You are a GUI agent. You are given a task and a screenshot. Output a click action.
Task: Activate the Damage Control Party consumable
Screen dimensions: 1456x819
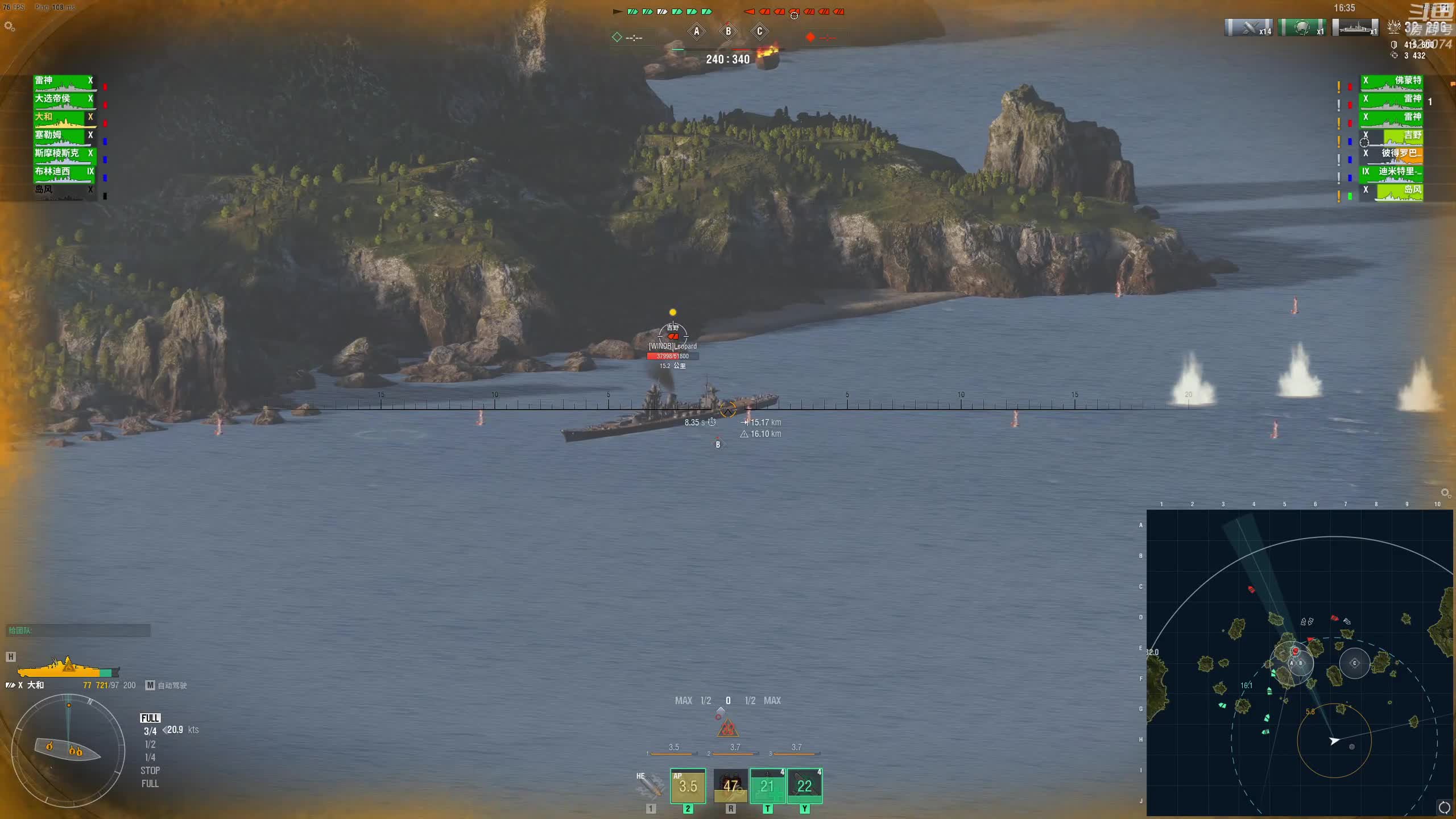(x=730, y=786)
